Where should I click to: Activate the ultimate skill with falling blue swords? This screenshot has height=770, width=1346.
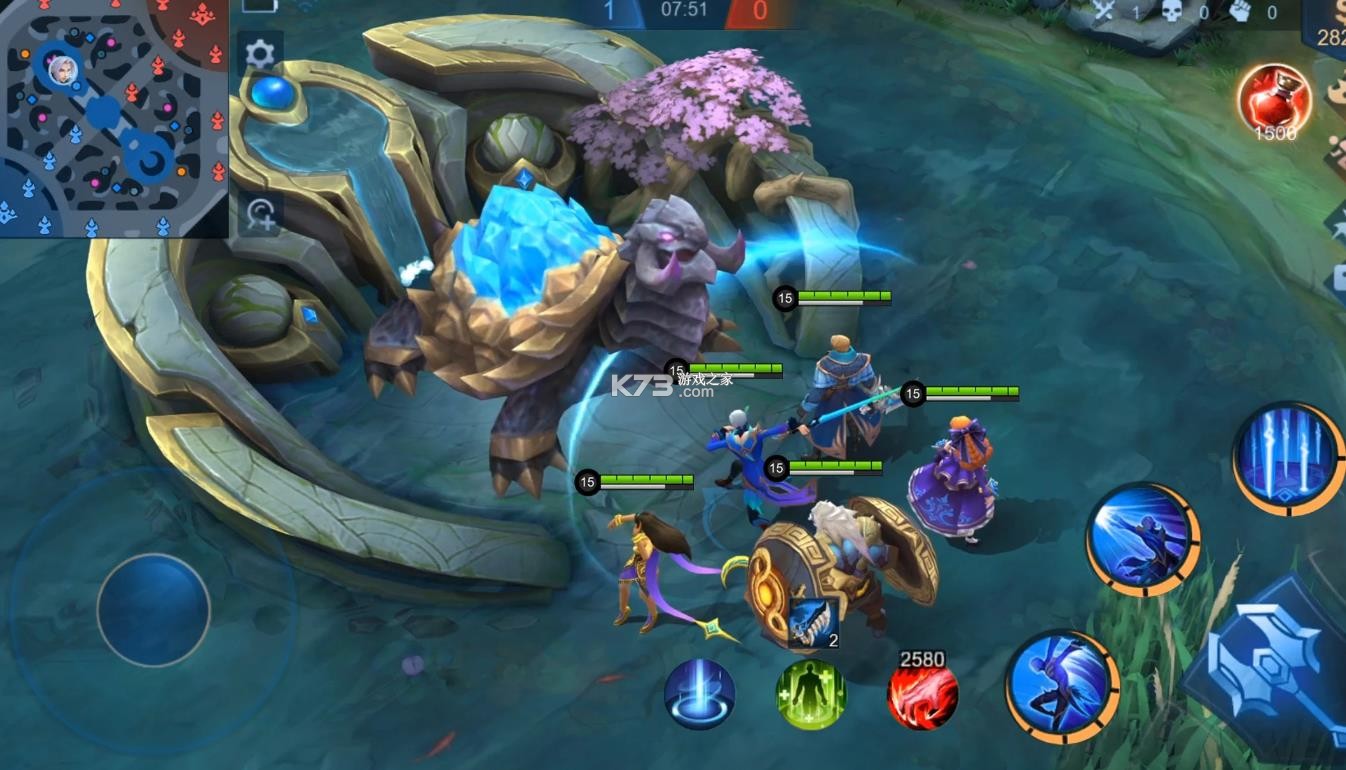pyautogui.click(x=1289, y=458)
